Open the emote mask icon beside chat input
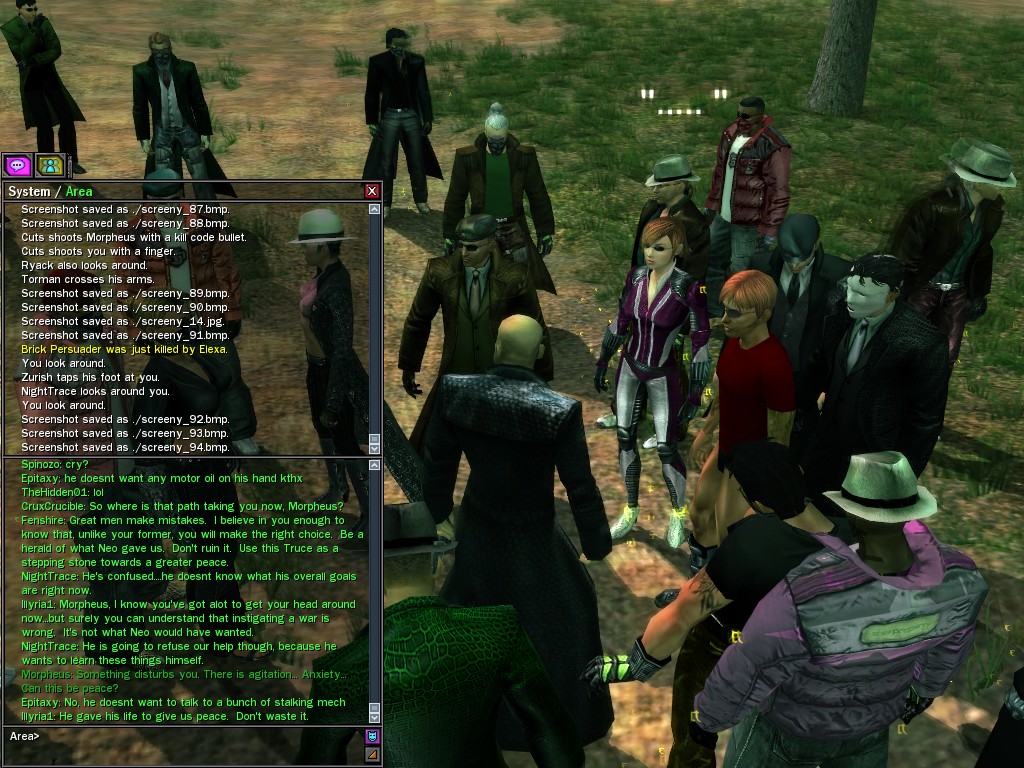Viewport: 1024px width, 768px height. click(x=373, y=737)
